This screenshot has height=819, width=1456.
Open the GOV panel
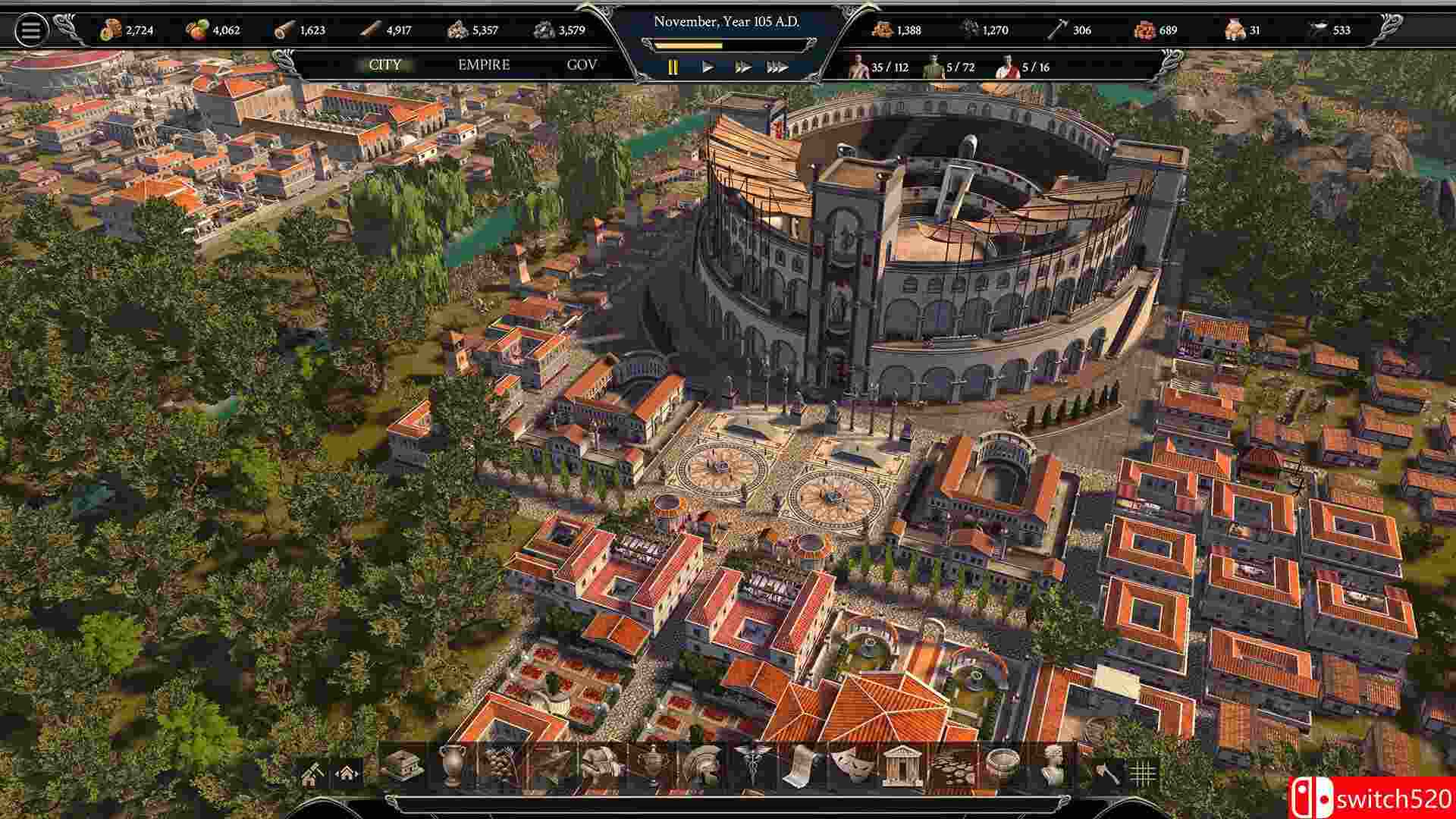click(581, 65)
